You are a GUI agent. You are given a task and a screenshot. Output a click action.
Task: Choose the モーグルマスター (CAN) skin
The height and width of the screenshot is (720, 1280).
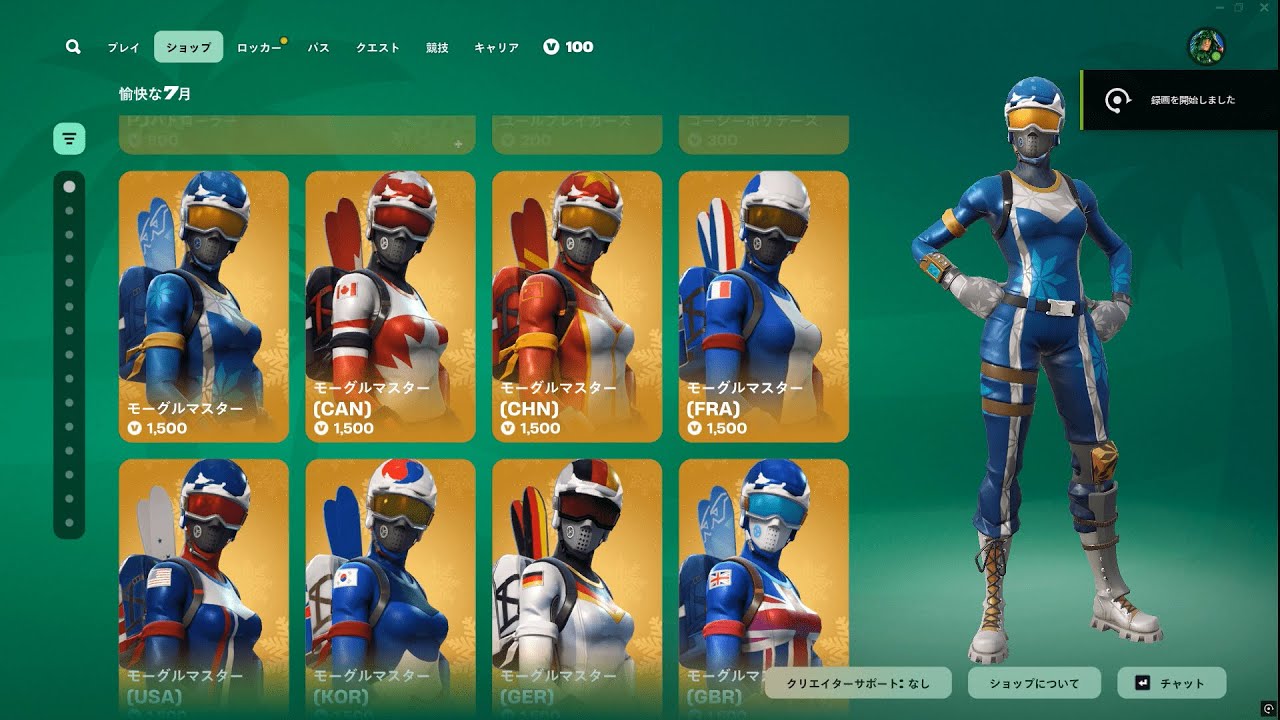390,306
